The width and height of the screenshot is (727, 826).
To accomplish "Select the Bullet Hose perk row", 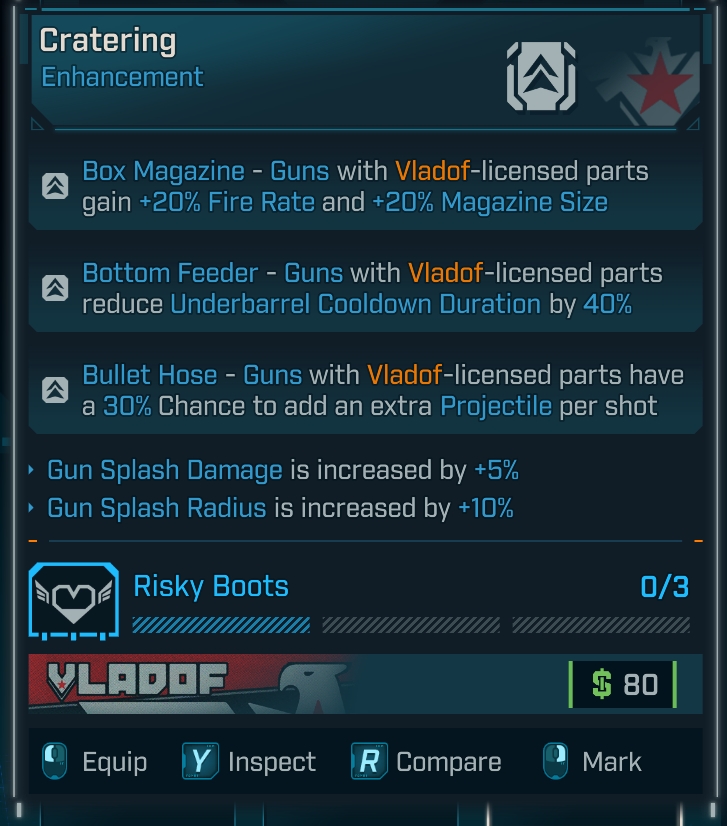I will (x=364, y=391).
